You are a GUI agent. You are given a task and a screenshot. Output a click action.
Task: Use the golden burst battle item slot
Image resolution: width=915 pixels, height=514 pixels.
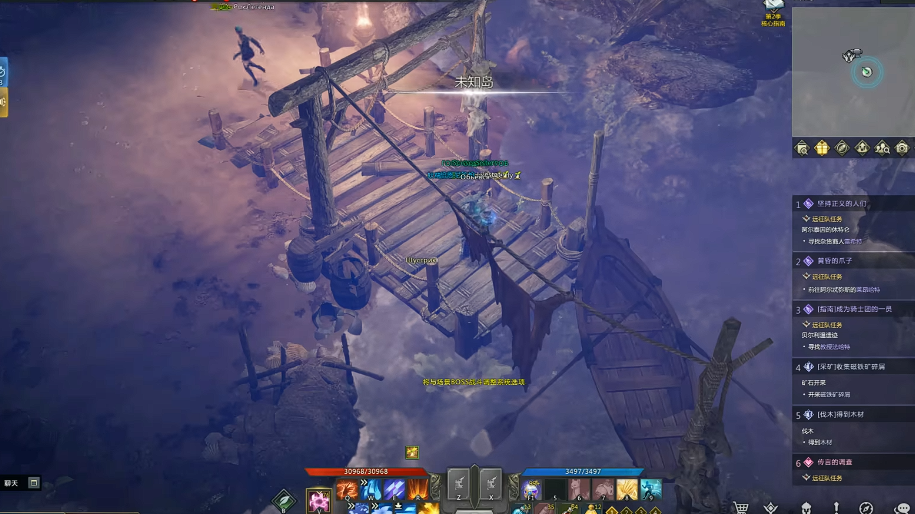[x=627, y=489]
